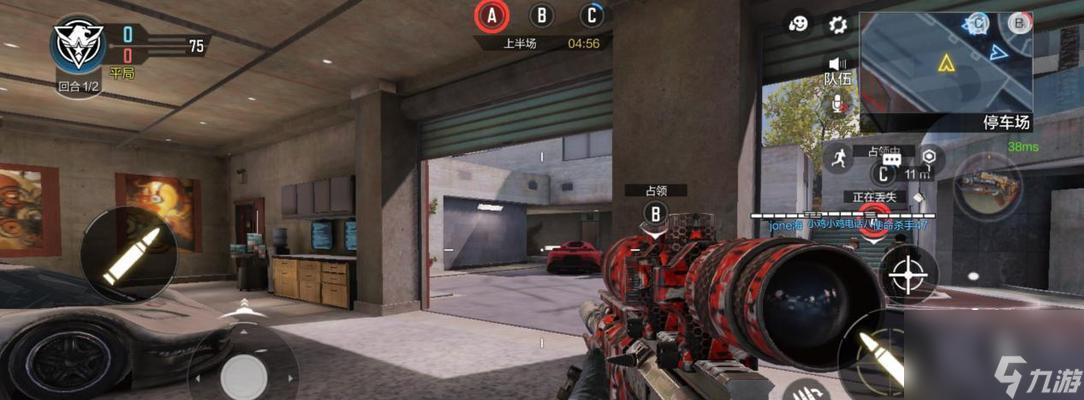Aim down sights with the crosshair button
This screenshot has height=400, width=1084.
(908, 272)
